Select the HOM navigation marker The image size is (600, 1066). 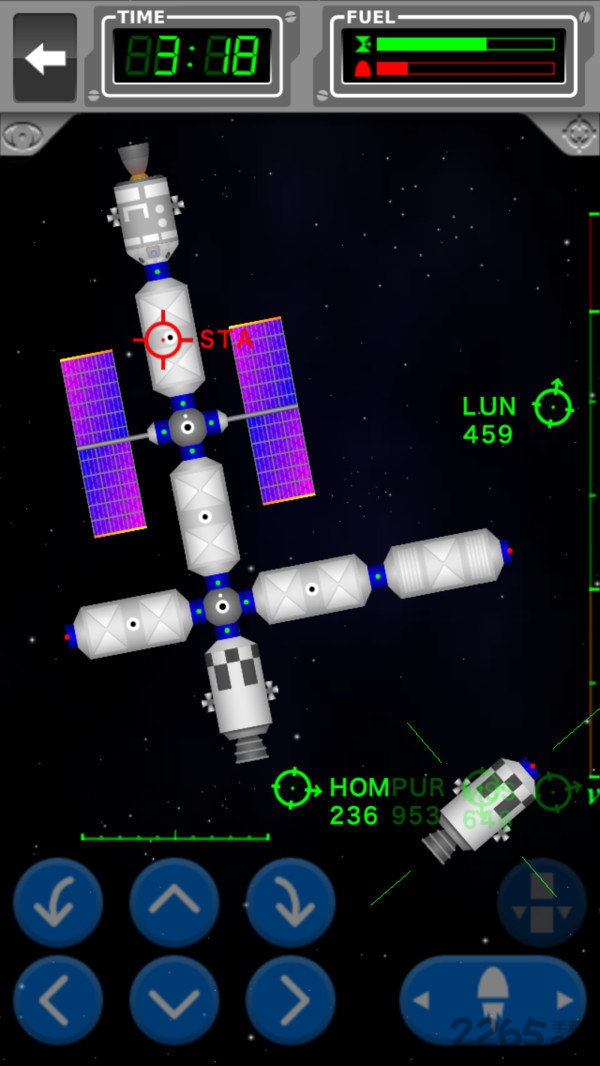pyautogui.click(x=292, y=788)
